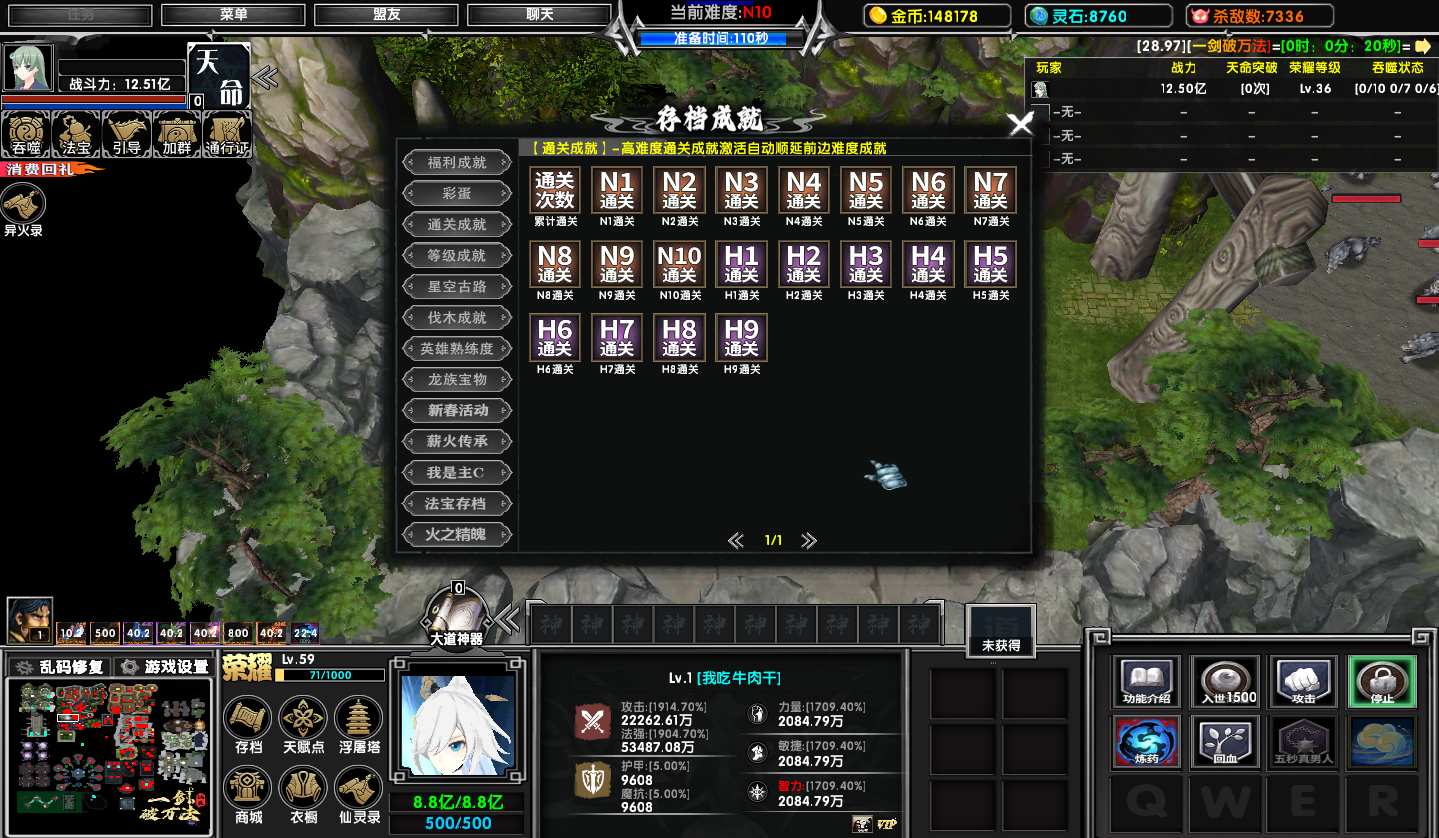This screenshot has width=1439, height=838.
Task: Activate the 炼药 alchemy skill
Action: [x=1146, y=742]
